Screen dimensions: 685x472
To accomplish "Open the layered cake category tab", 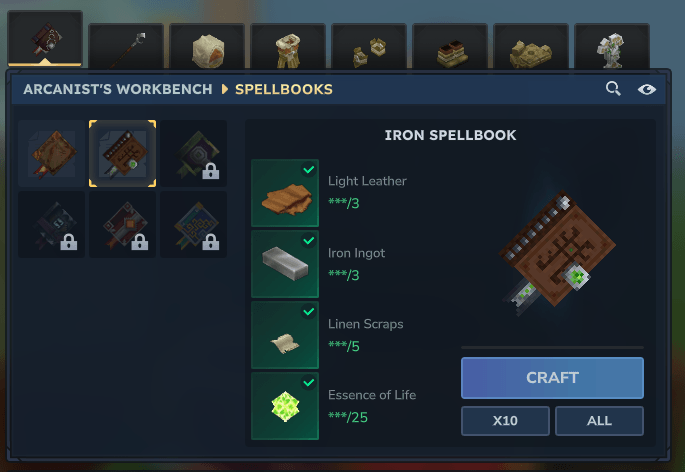I will [450, 46].
